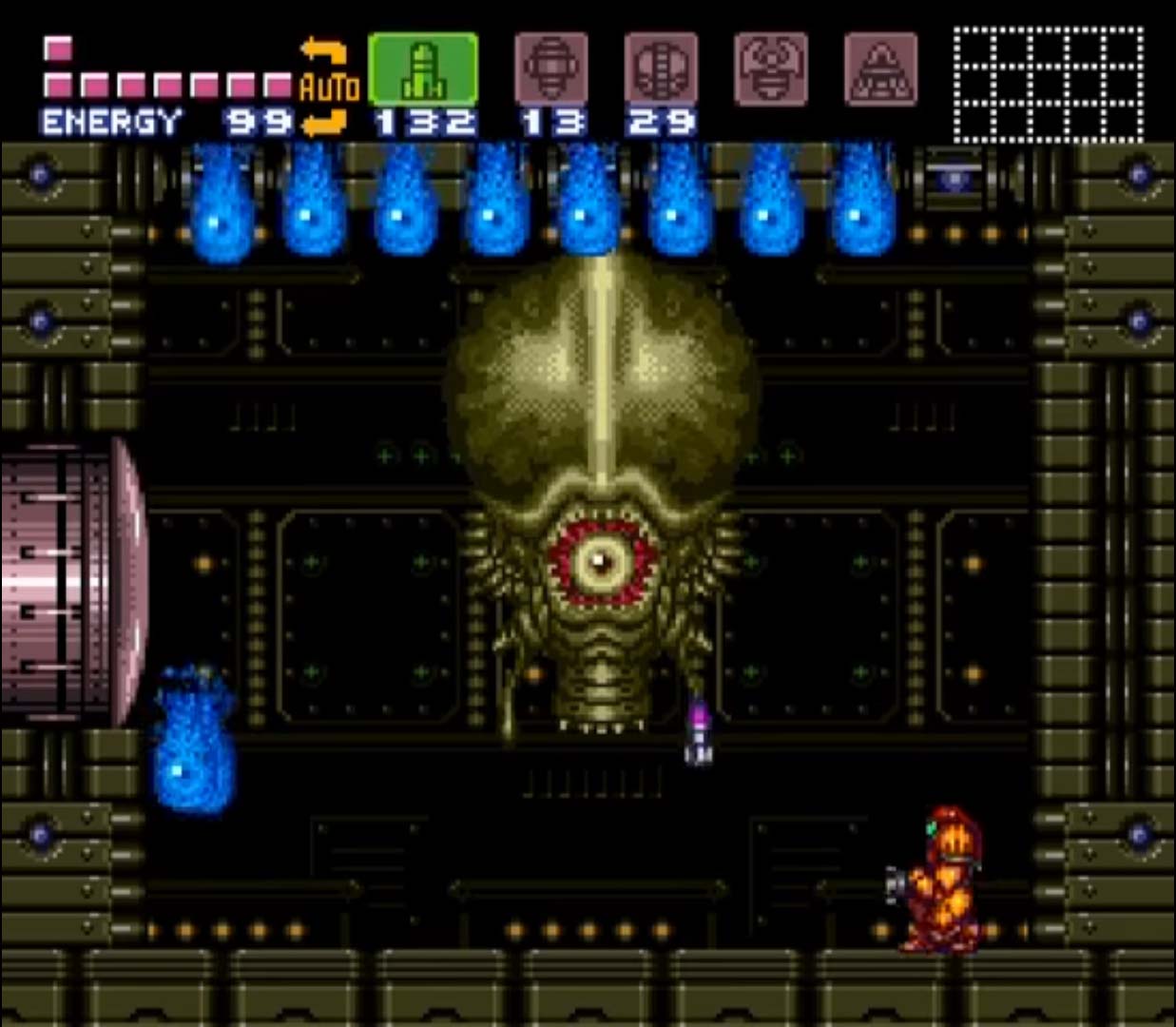Switch to the X-ray scope icon
Screen dimensions: 1176x1027
[881, 69]
